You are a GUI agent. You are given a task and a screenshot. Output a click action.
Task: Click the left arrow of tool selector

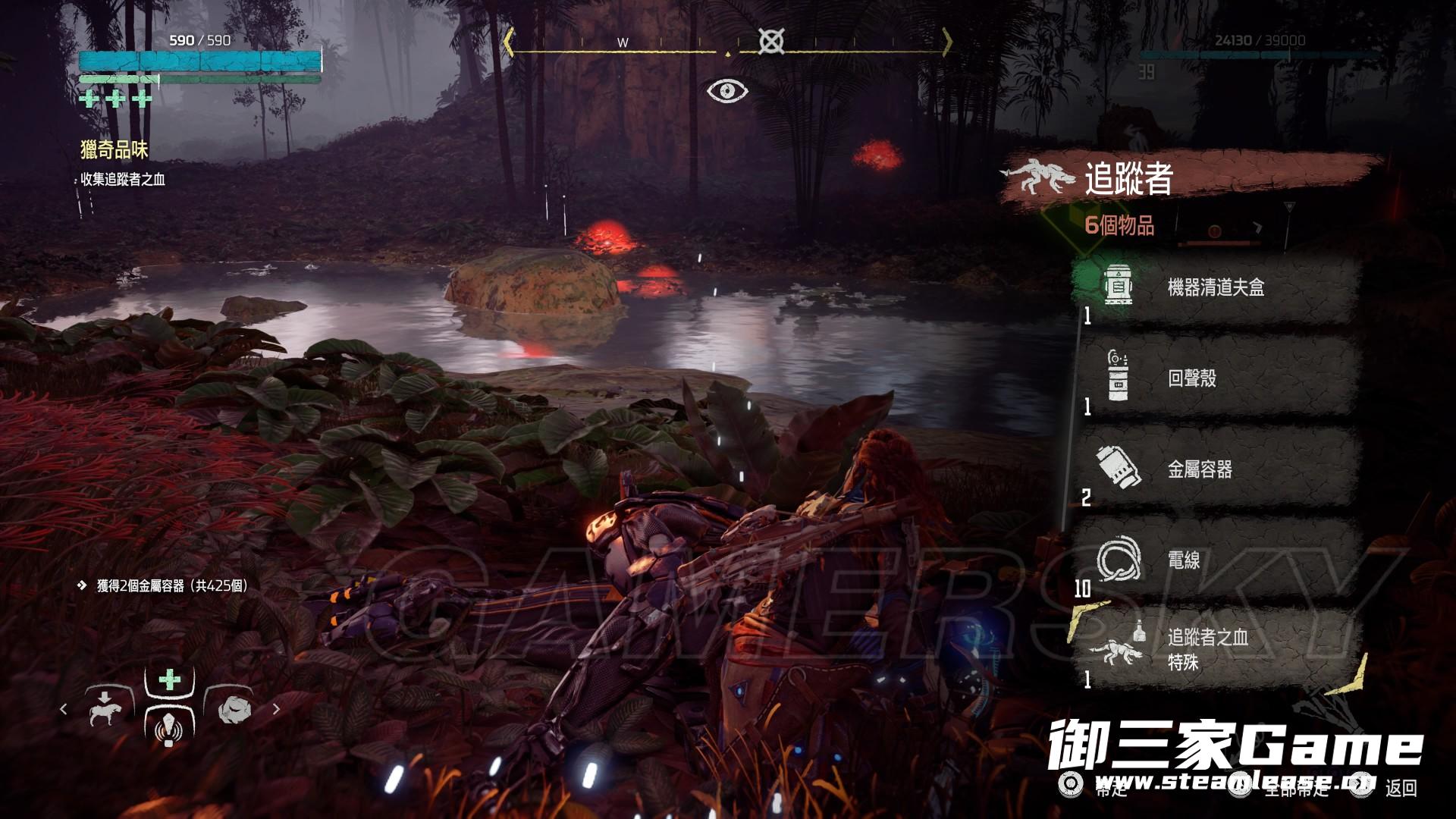point(64,709)
